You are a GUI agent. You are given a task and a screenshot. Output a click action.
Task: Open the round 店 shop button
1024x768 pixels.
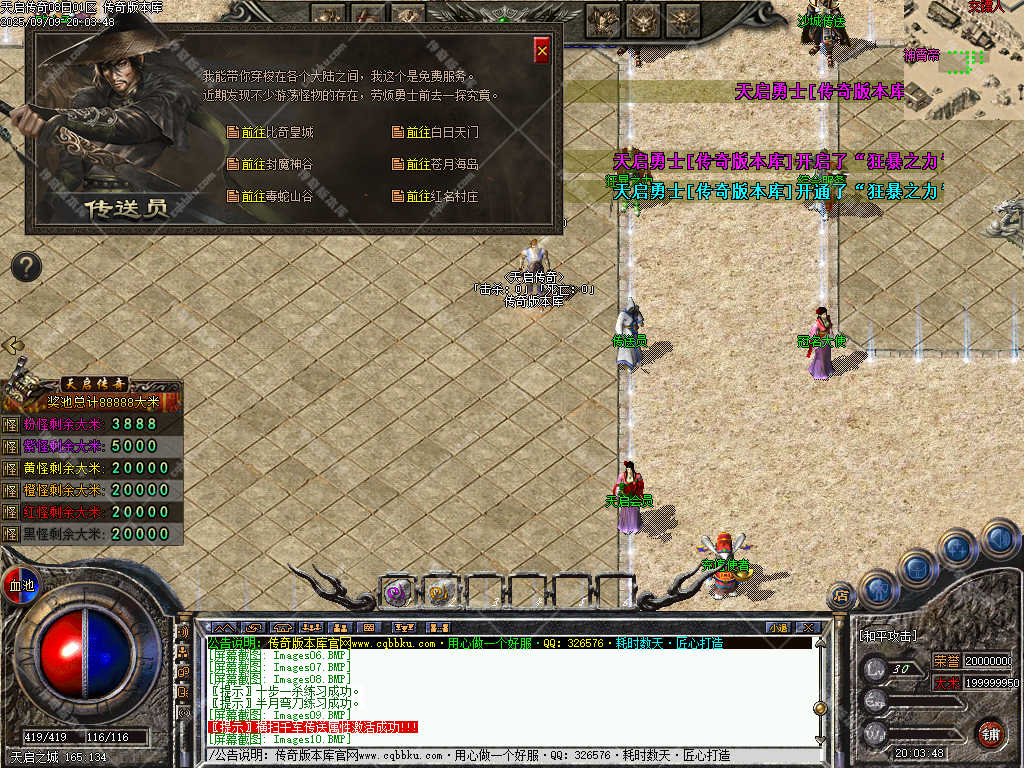(840, 596)
